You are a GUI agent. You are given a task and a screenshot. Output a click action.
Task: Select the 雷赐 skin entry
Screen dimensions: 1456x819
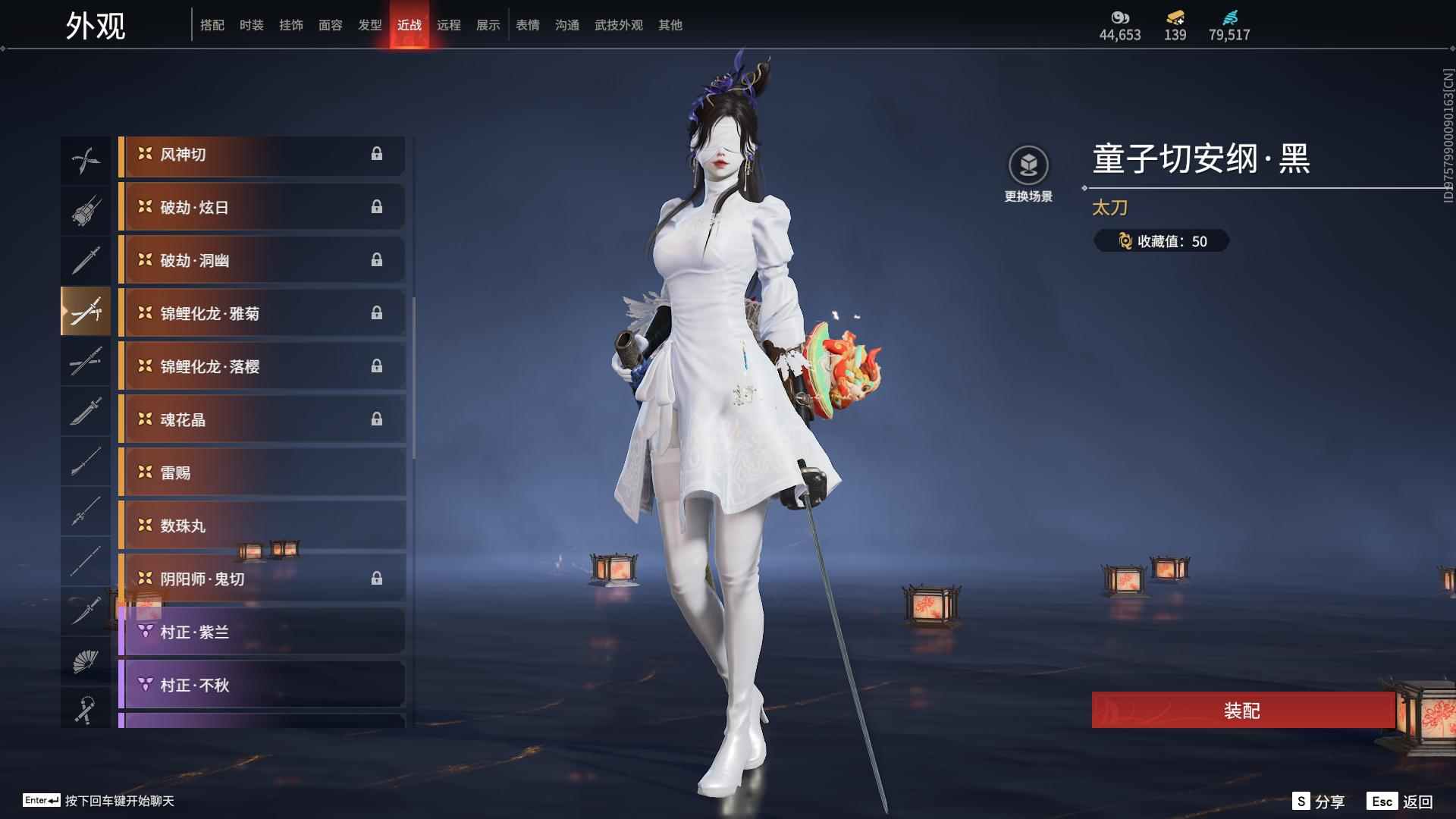point(262,473)
